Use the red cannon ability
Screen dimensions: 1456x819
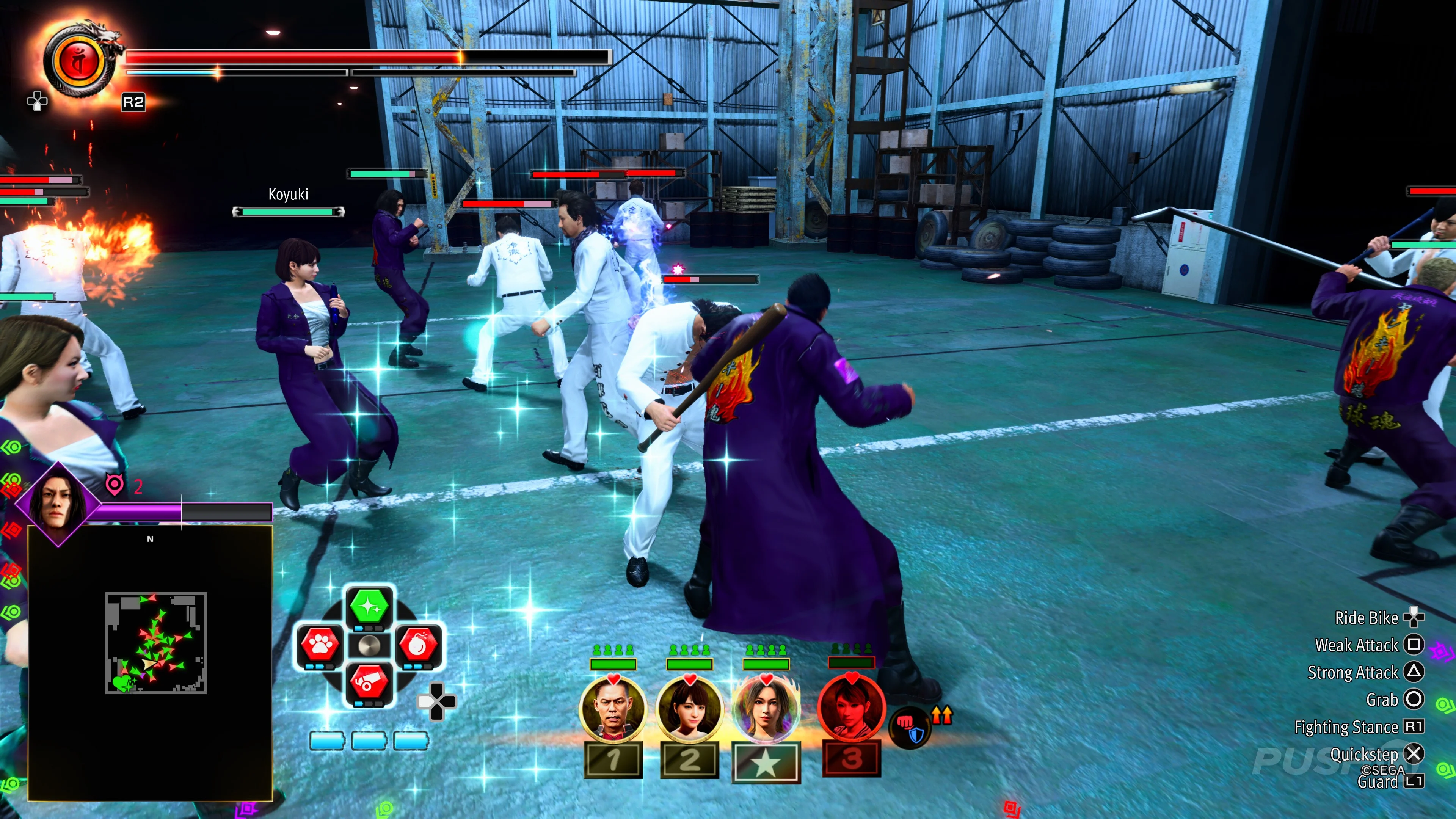click(x=369, y=682)
